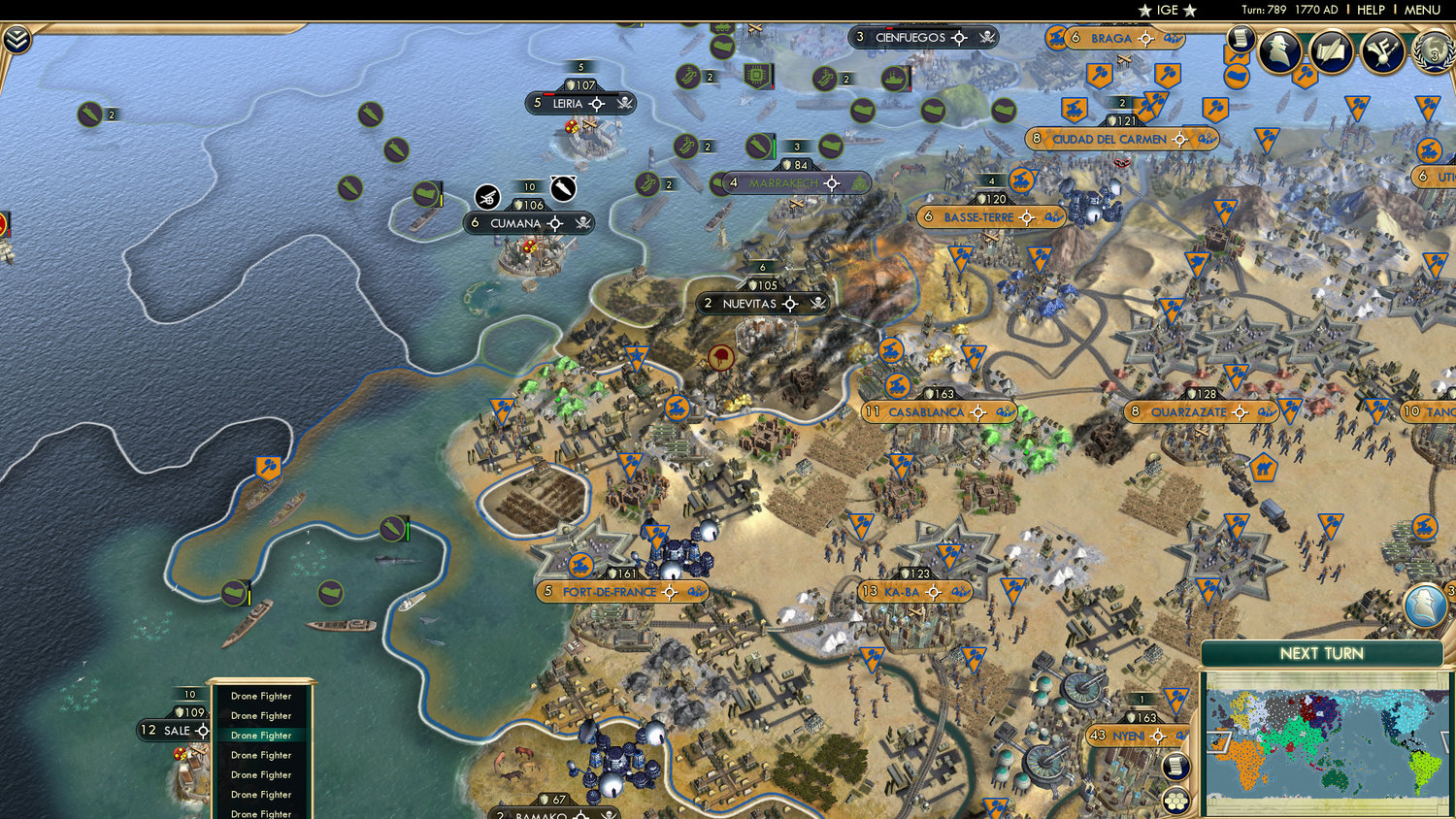Choose the highlighted Drone Fighter from the list
Image resolution: width=1456 pixels, height=819 pixels.
261,736
